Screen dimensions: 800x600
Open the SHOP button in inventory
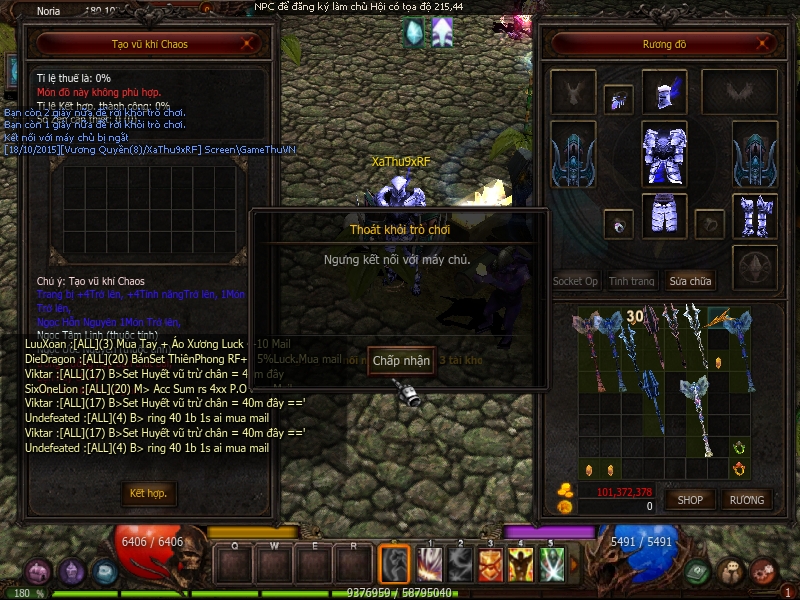[691, 499]
